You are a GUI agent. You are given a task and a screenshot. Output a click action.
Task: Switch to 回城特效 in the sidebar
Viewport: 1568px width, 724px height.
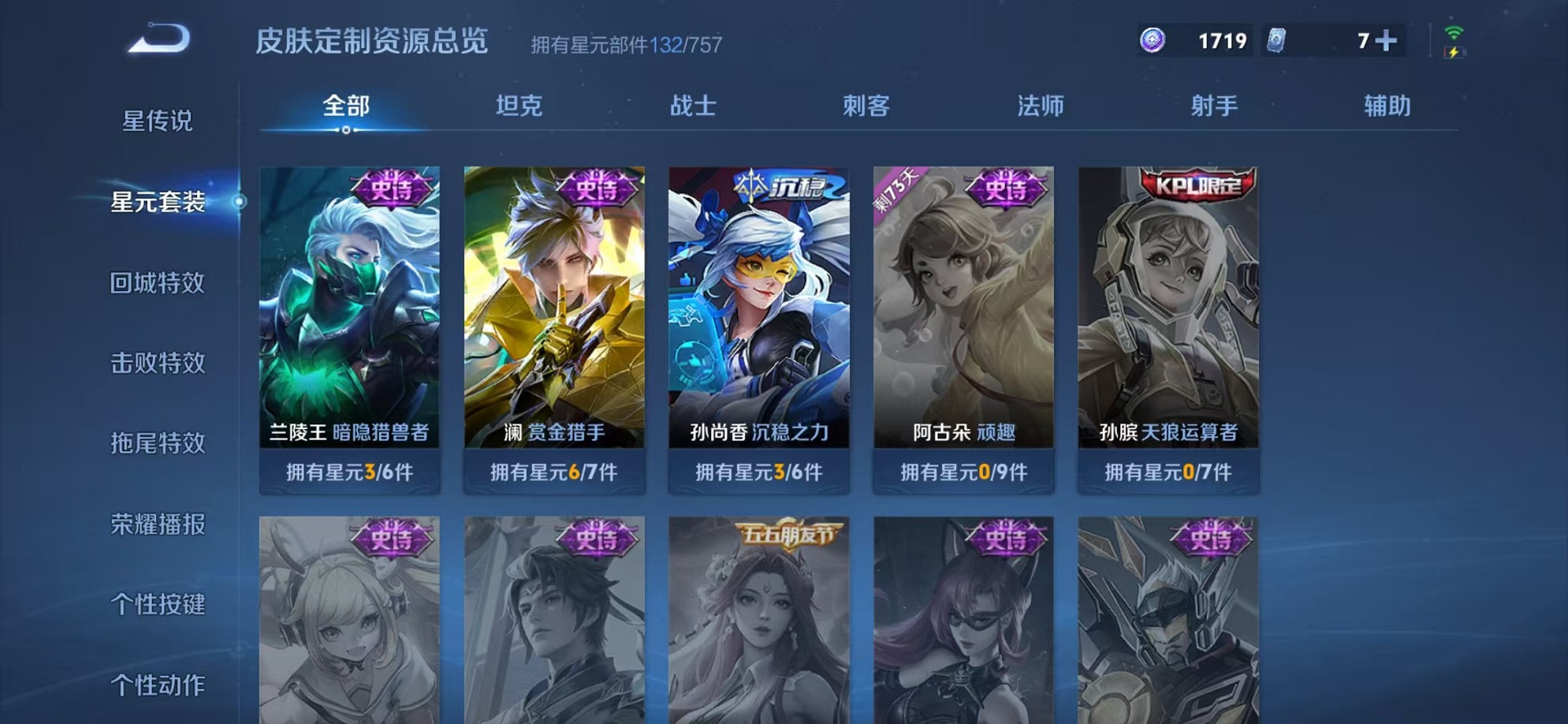point(155,283)
